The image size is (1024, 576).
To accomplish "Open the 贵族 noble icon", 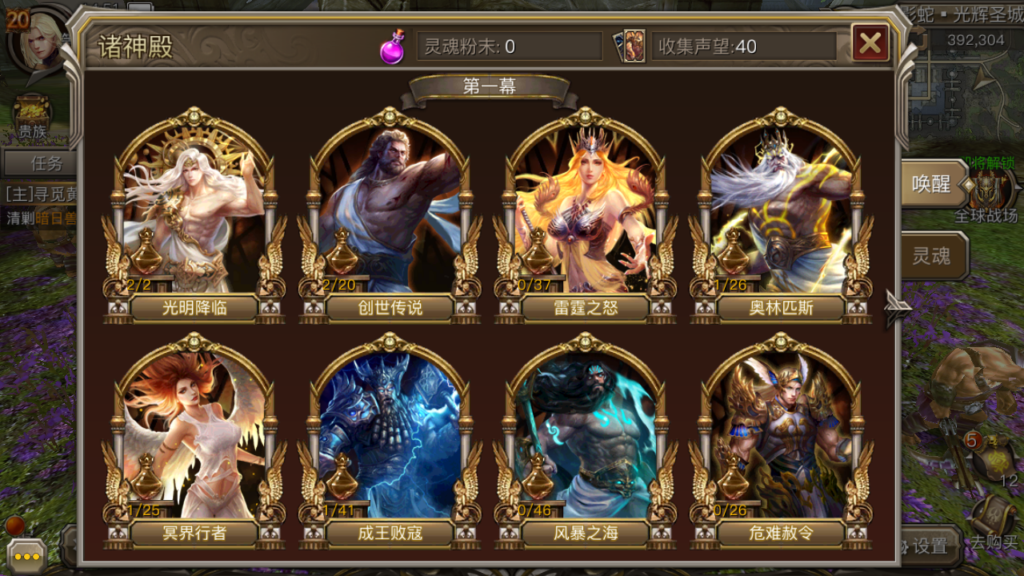I will click(33, 116).
